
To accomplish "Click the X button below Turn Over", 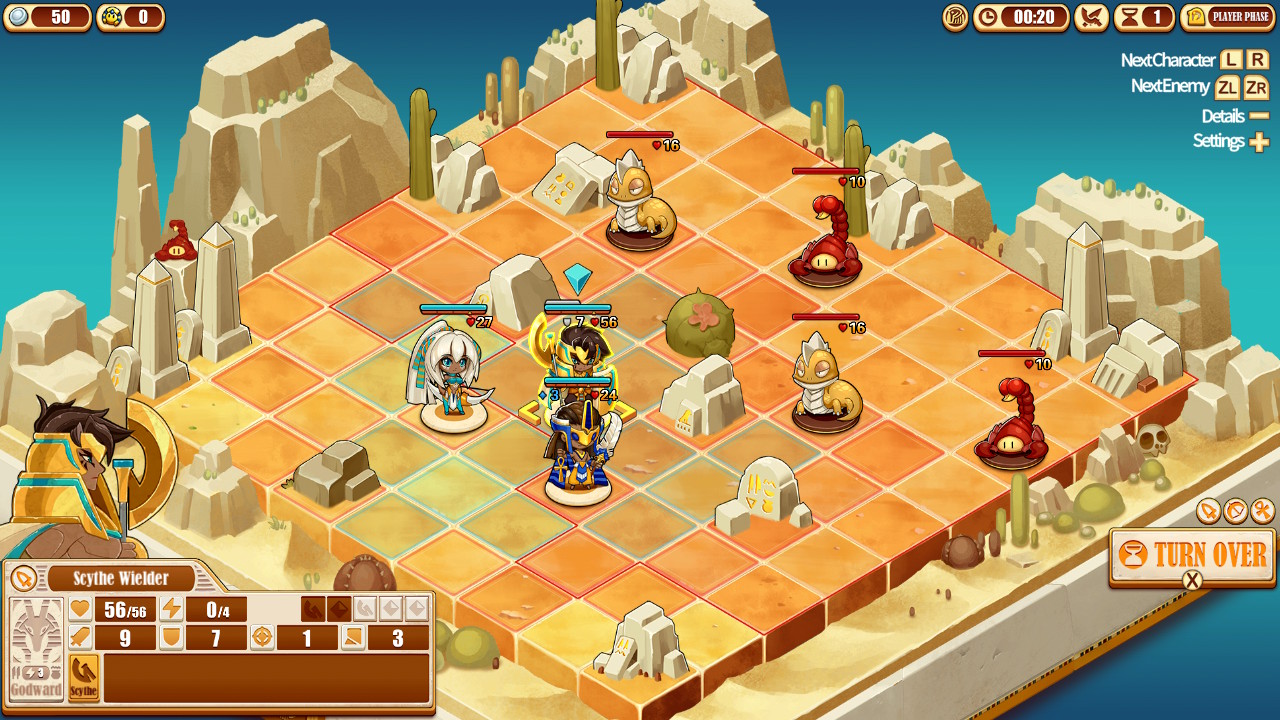I will pos(1191,580).
